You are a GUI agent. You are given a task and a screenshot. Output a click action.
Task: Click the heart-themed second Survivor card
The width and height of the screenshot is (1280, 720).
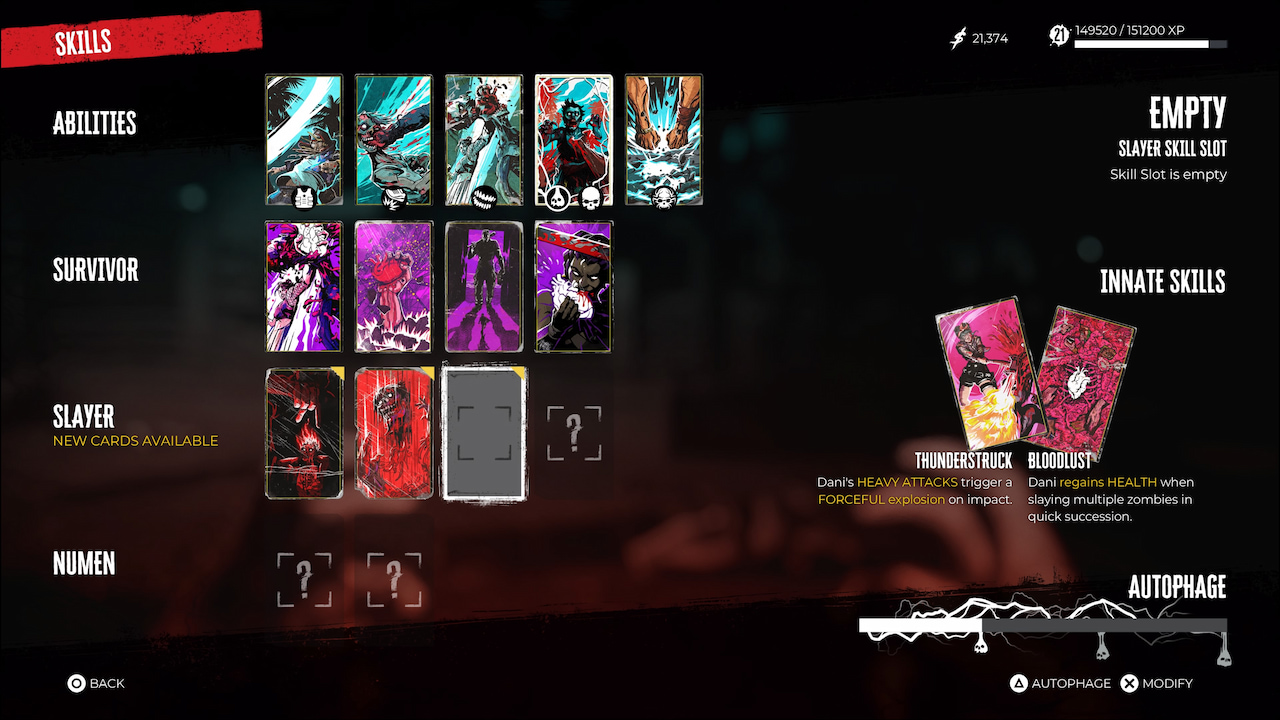coord(393,286)
